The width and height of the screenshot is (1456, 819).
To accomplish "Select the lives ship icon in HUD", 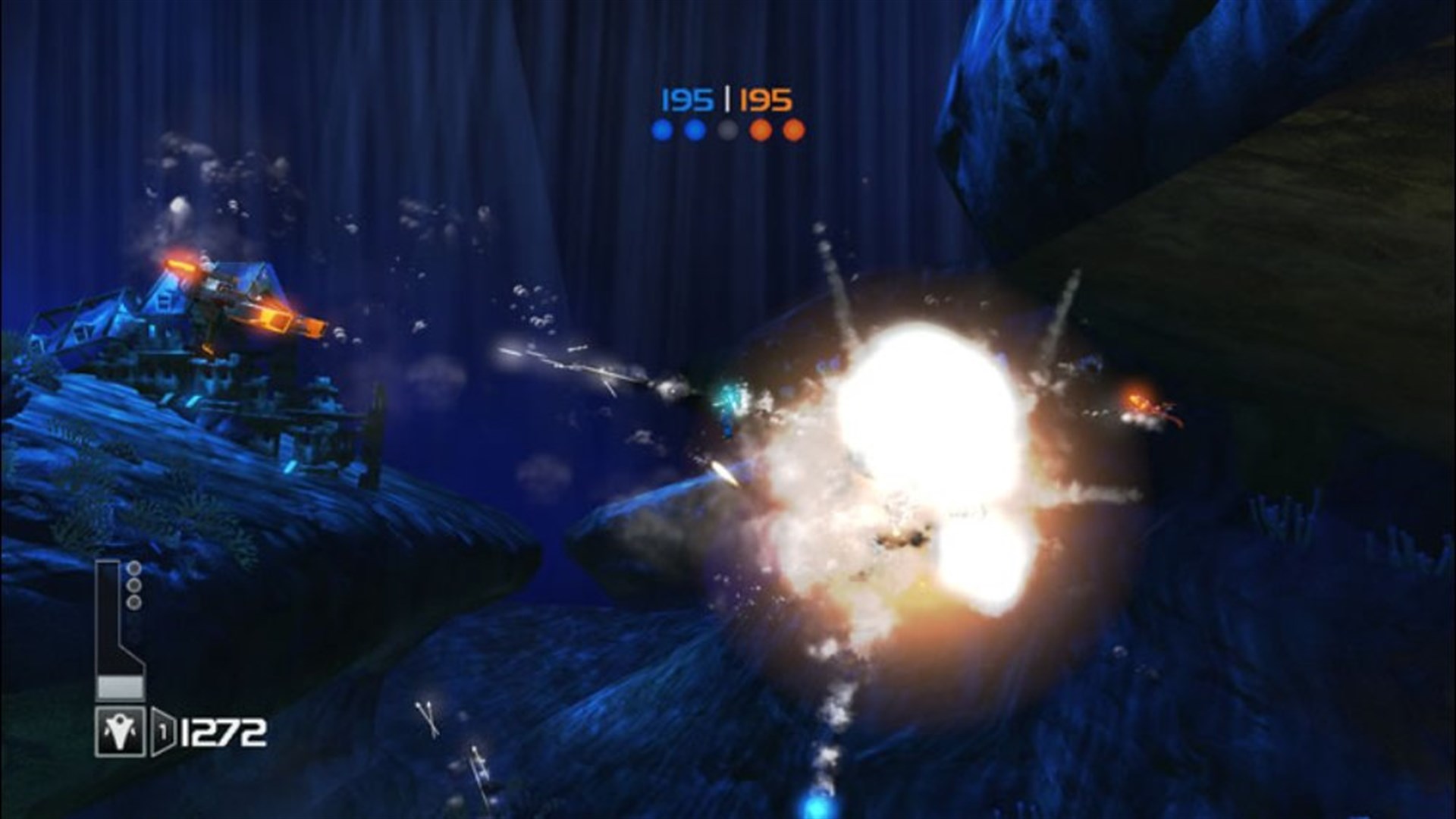I will click(x=120, y=733).
